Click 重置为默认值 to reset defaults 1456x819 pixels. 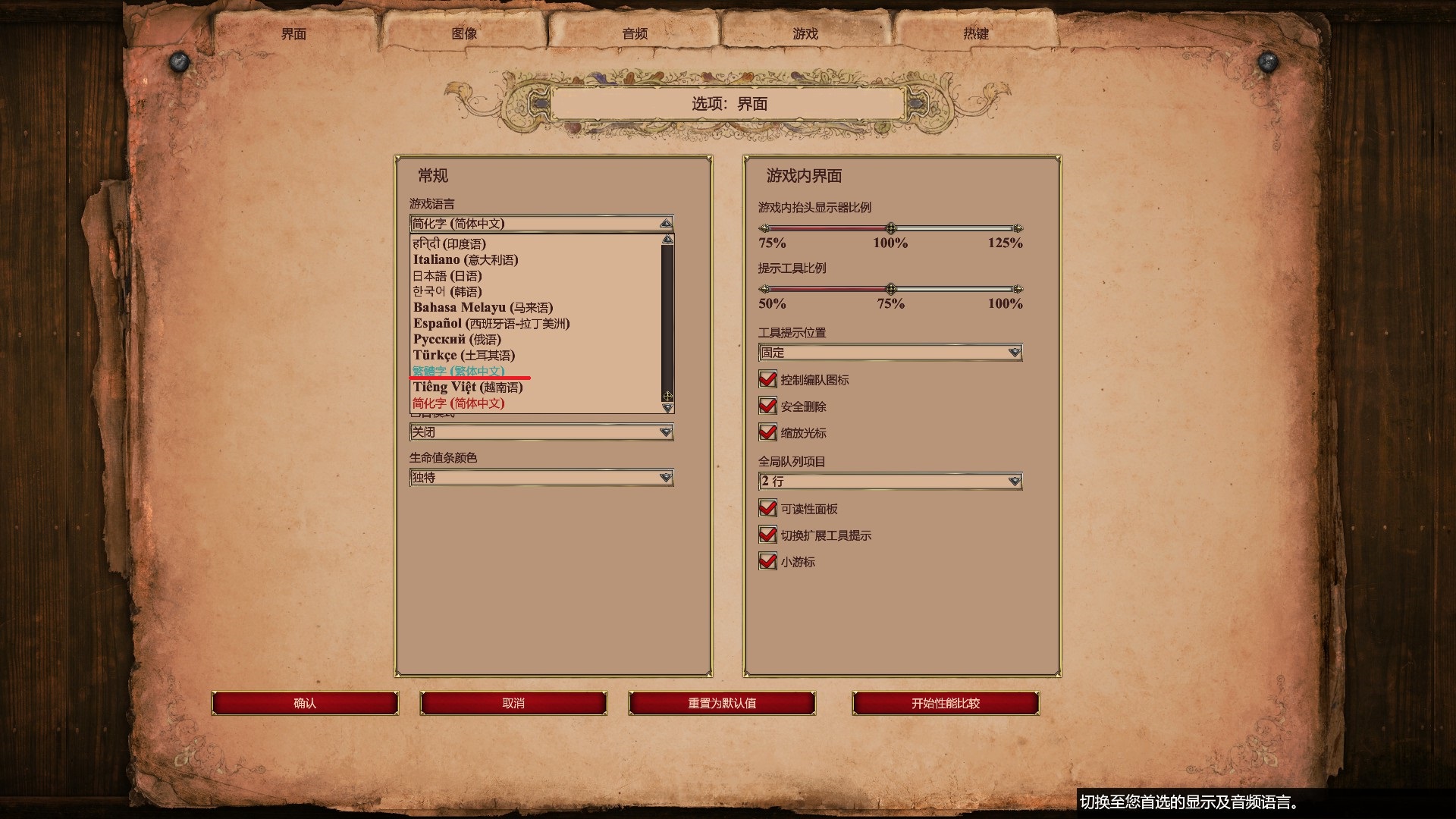[722, 704]
